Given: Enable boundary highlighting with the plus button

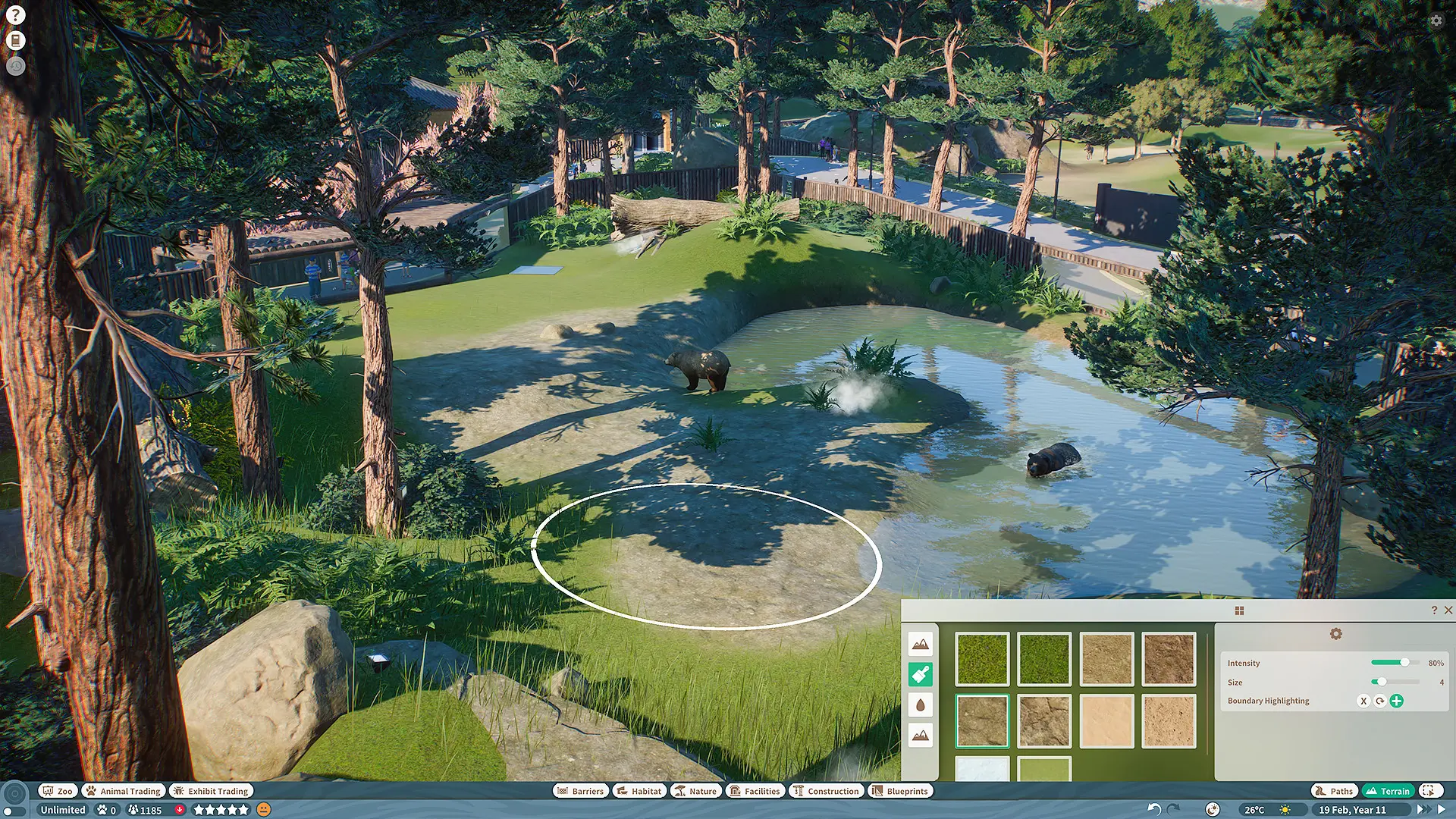Looking at the screenshot, I should (1398, 701).
